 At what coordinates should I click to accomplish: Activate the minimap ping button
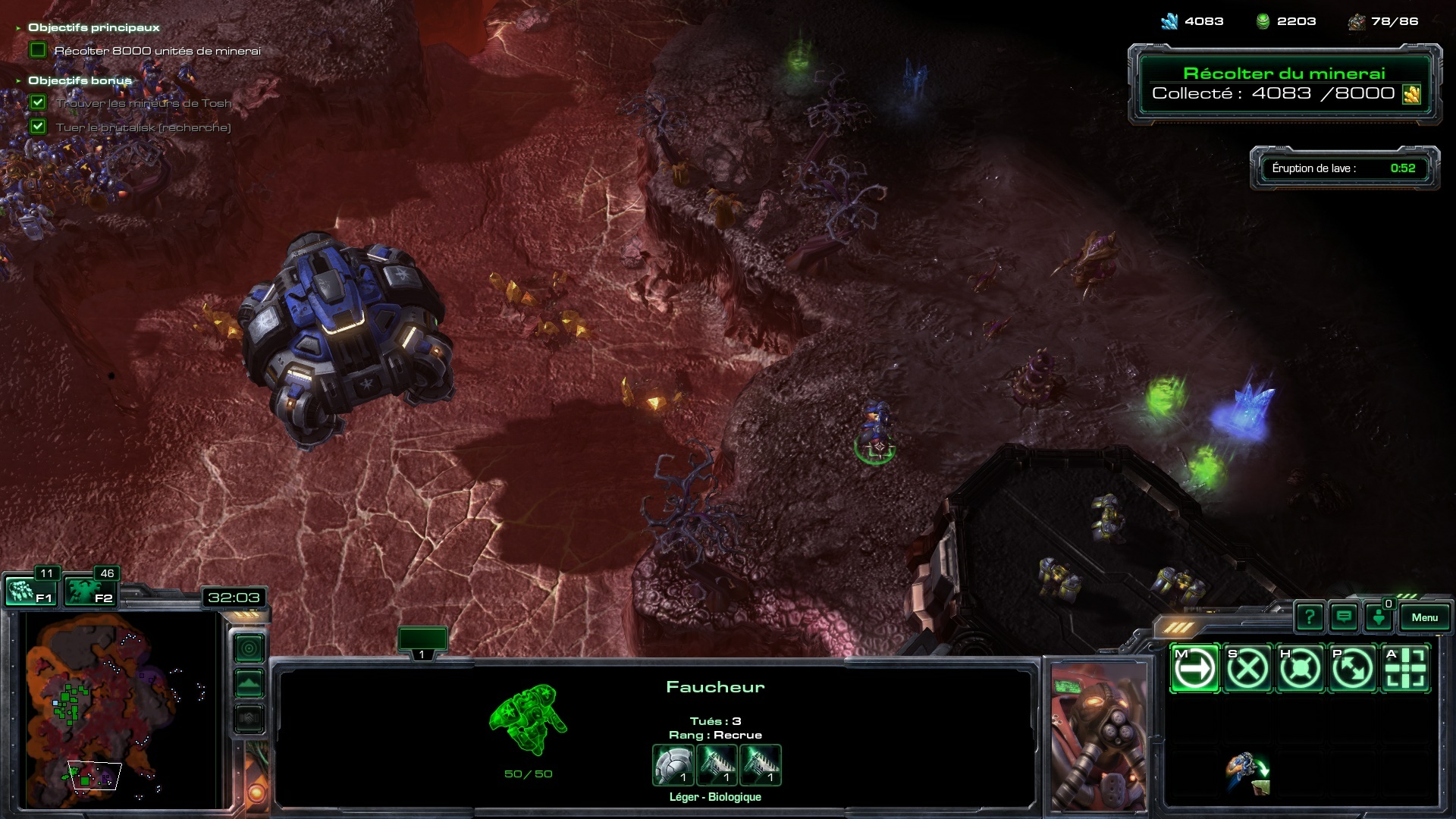coord(249,648)
